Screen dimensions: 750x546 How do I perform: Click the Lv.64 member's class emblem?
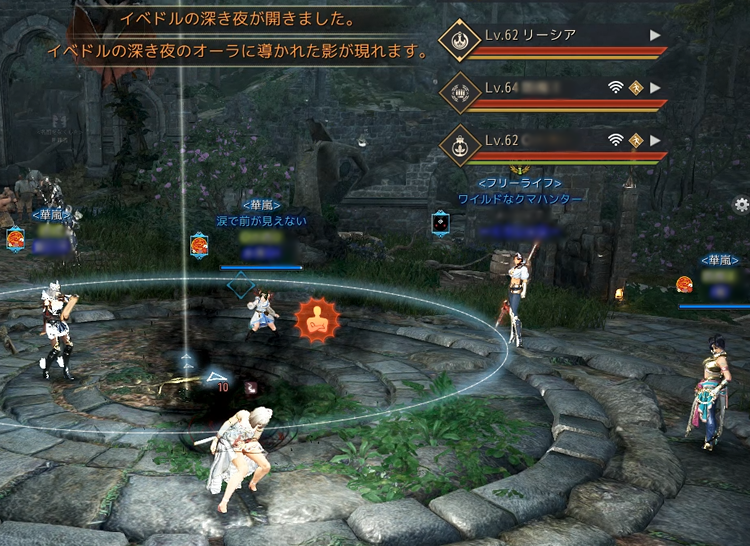tap(461, 94)
